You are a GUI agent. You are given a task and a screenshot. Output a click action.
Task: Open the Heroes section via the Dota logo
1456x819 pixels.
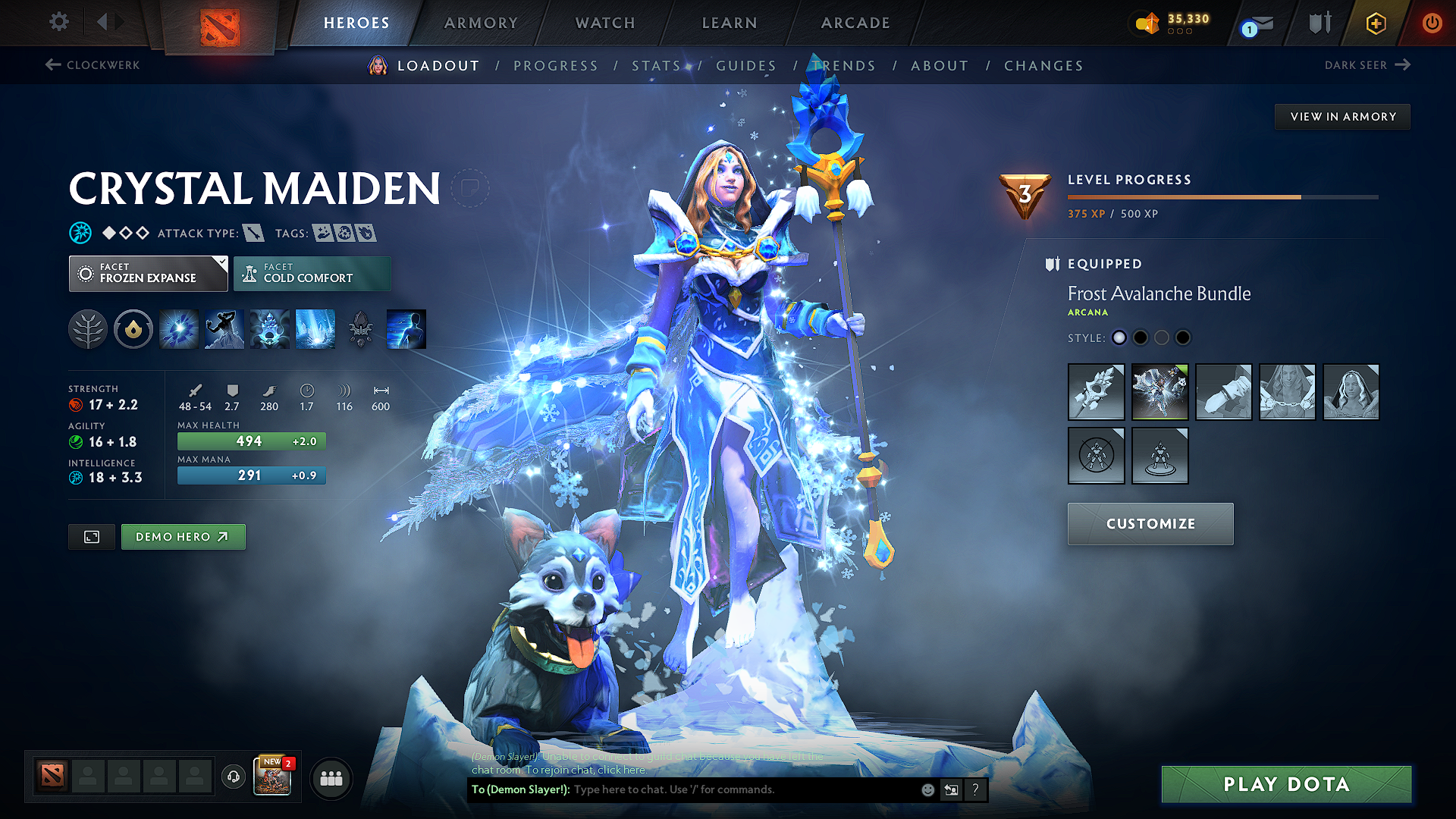[x=218, y=23]
